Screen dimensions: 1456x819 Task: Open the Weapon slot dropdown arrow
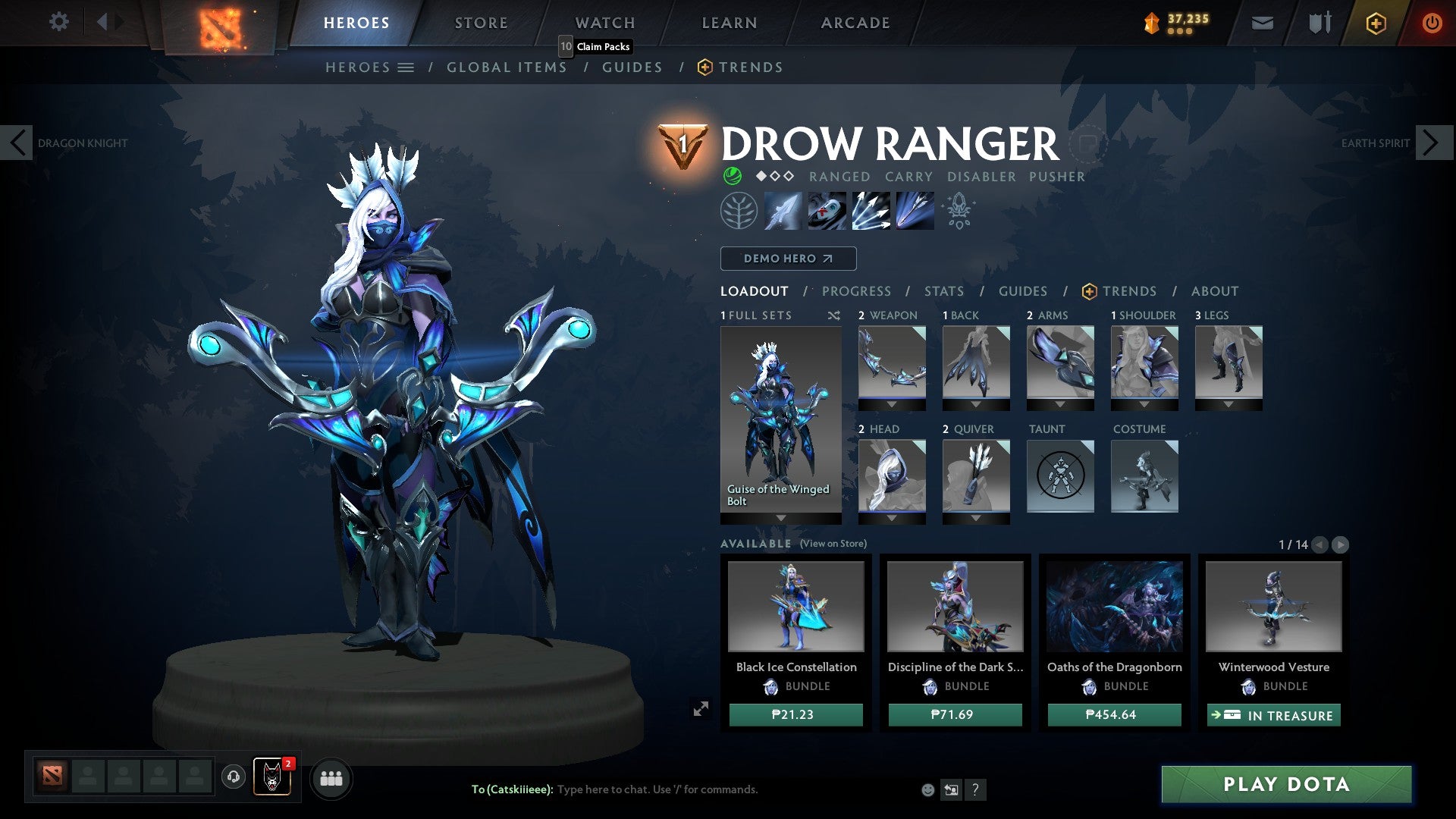pyautogui.click(x=891, y=403)
